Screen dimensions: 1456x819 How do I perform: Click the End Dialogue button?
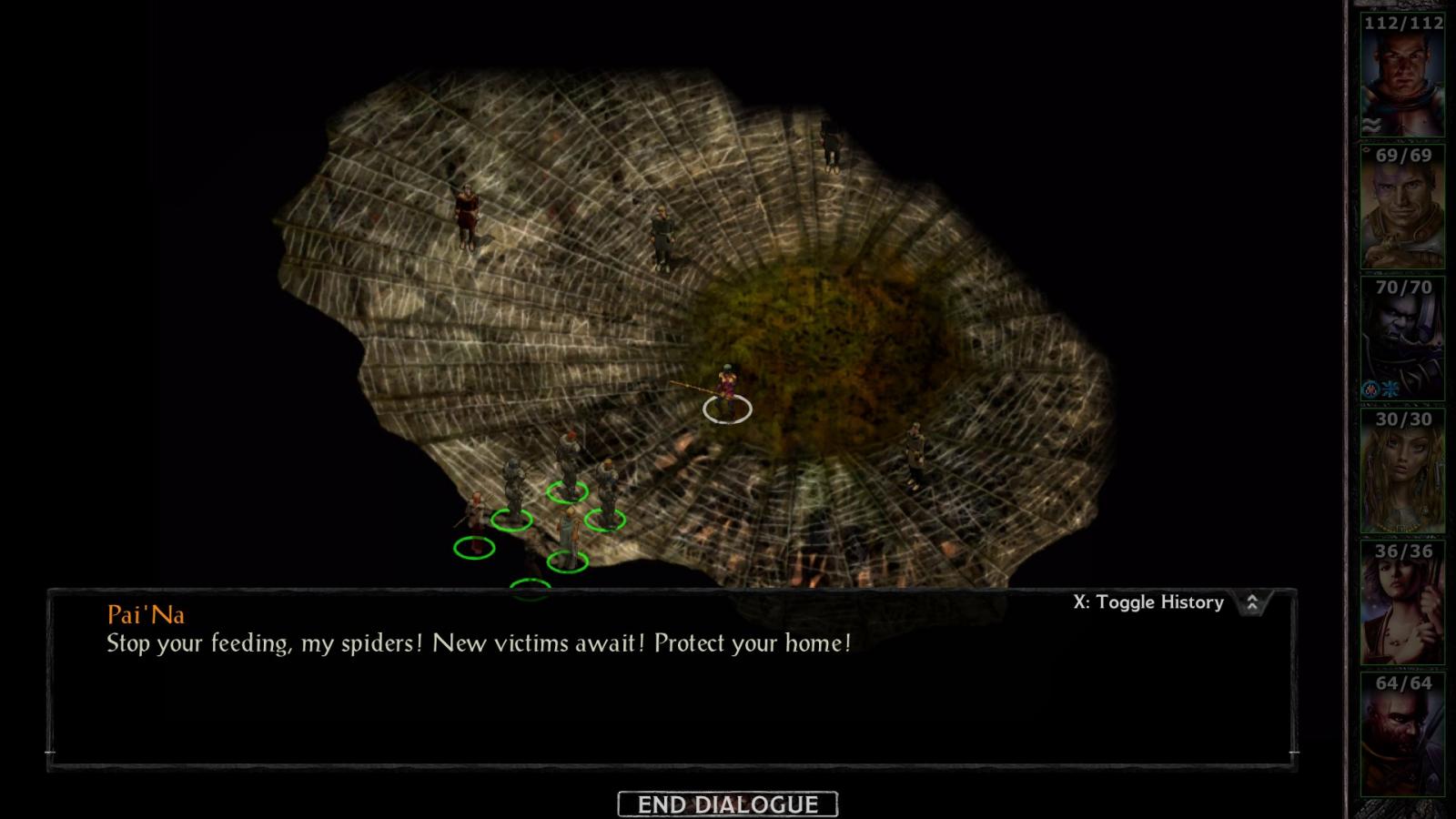(727, 804)
